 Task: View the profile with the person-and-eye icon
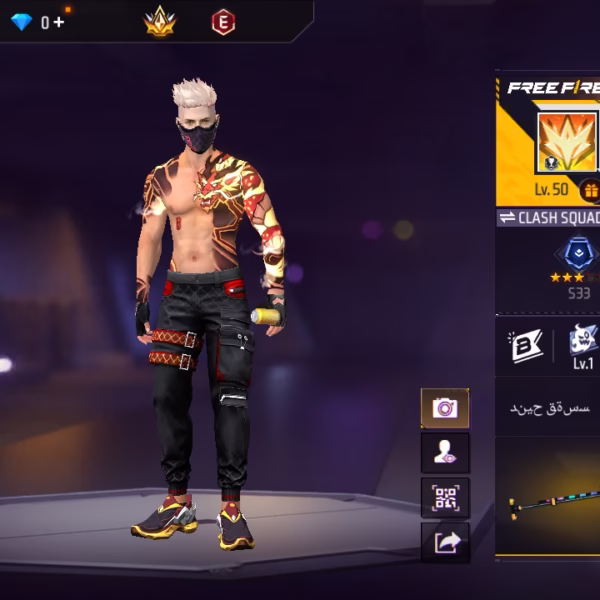444,453
